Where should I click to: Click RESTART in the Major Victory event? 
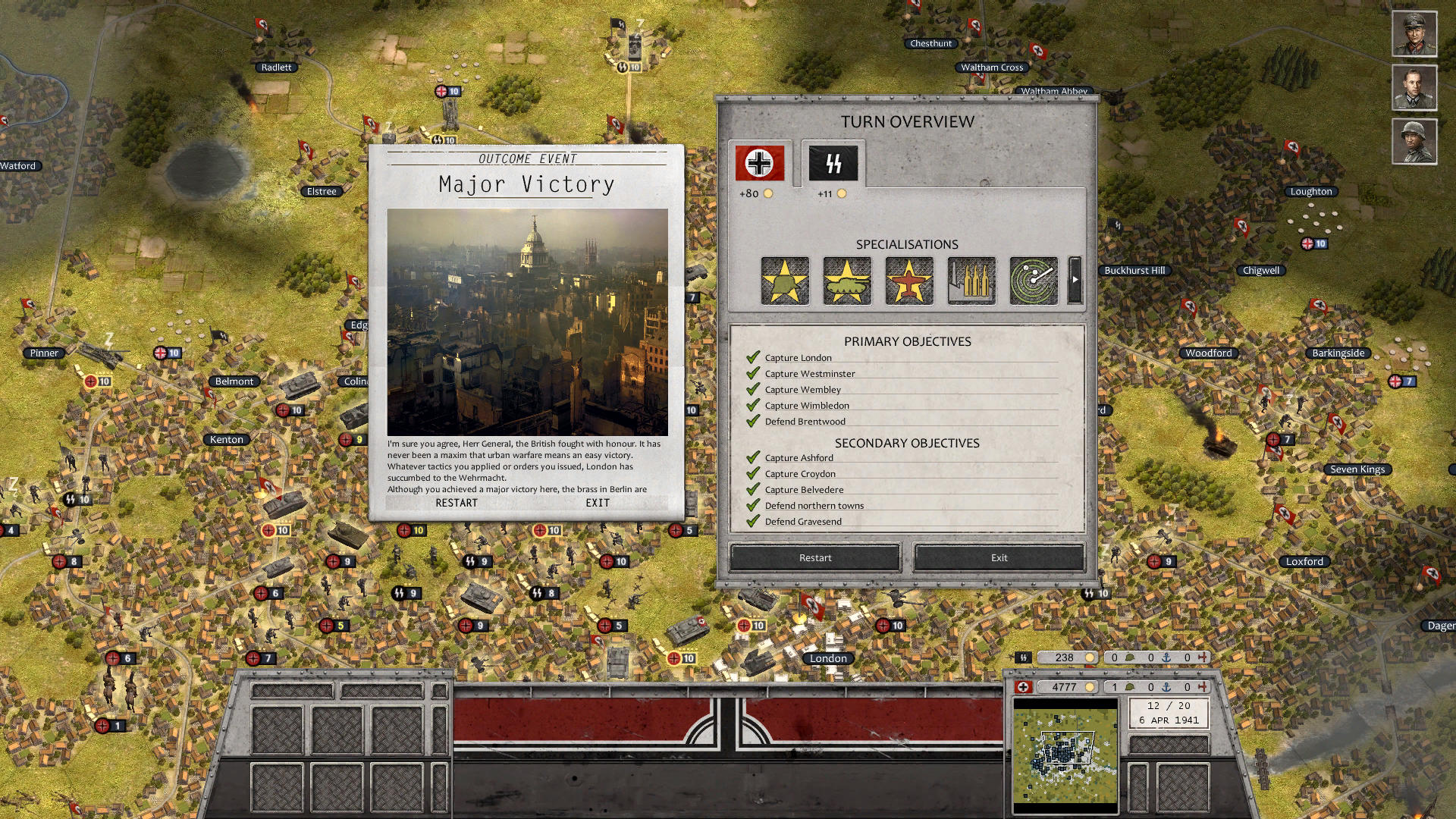455,503
